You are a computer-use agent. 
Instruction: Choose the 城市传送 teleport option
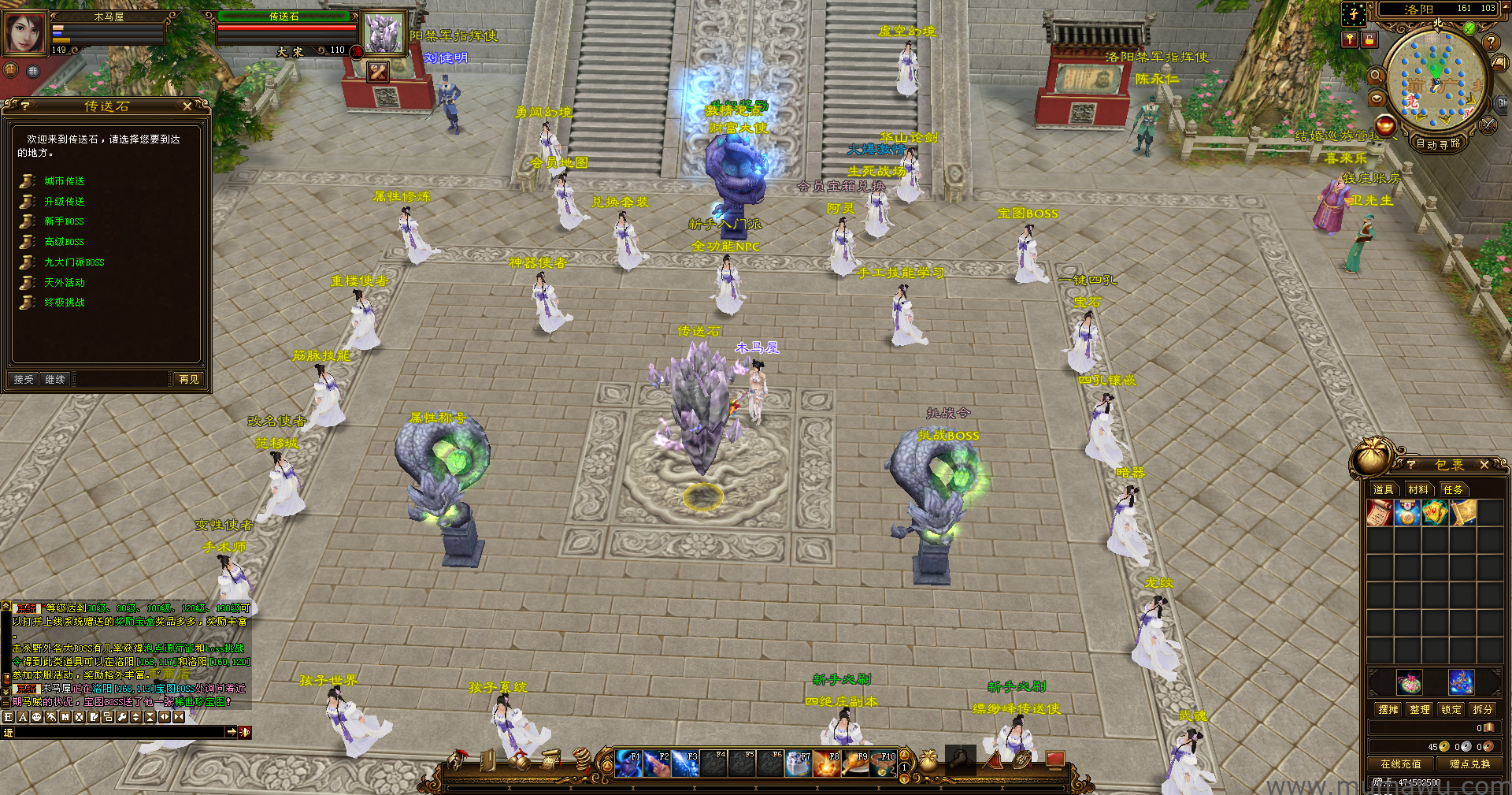[64, 181]
